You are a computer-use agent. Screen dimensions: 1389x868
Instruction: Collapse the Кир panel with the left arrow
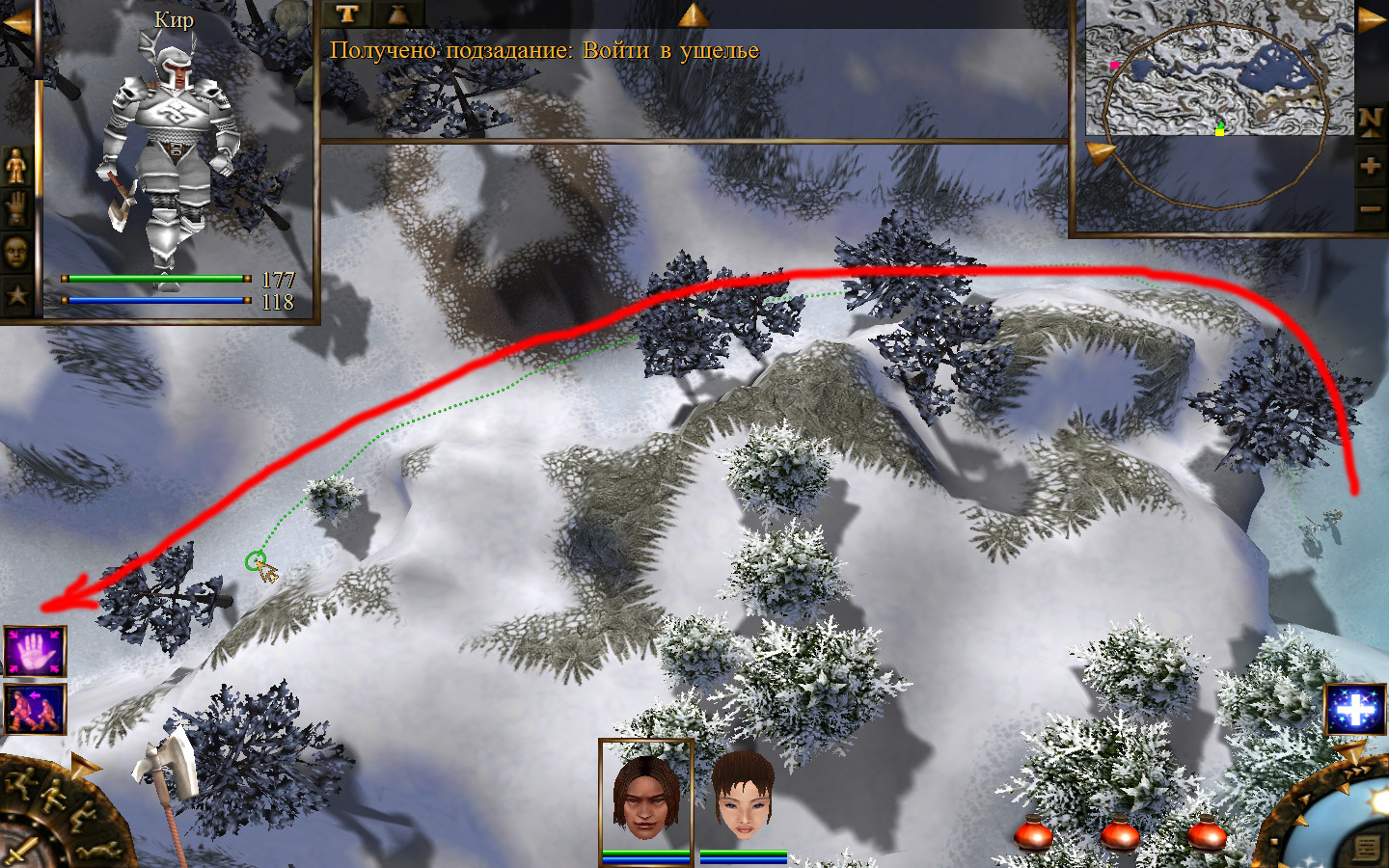(16, 23)
